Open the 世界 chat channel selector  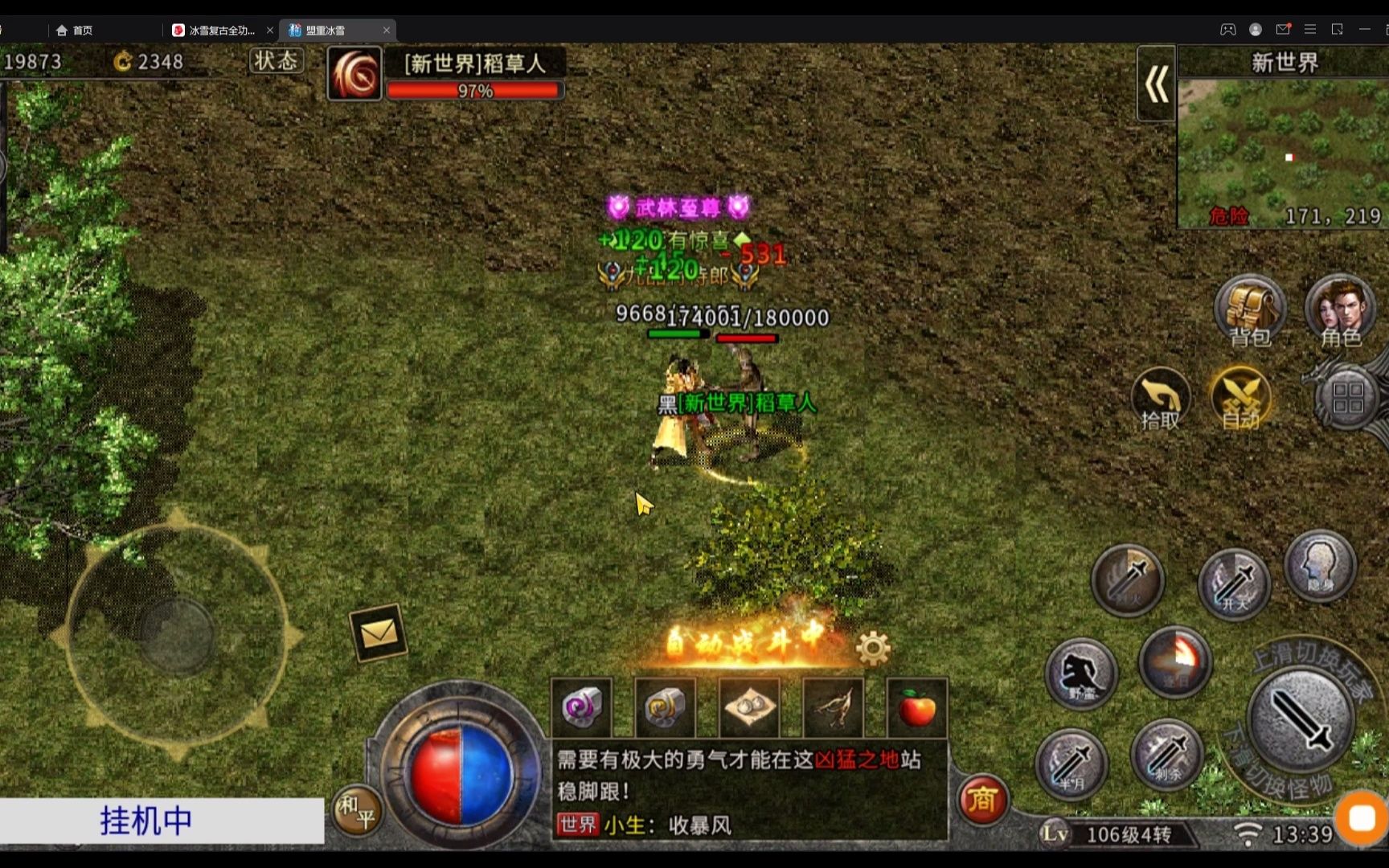point(576,825)
